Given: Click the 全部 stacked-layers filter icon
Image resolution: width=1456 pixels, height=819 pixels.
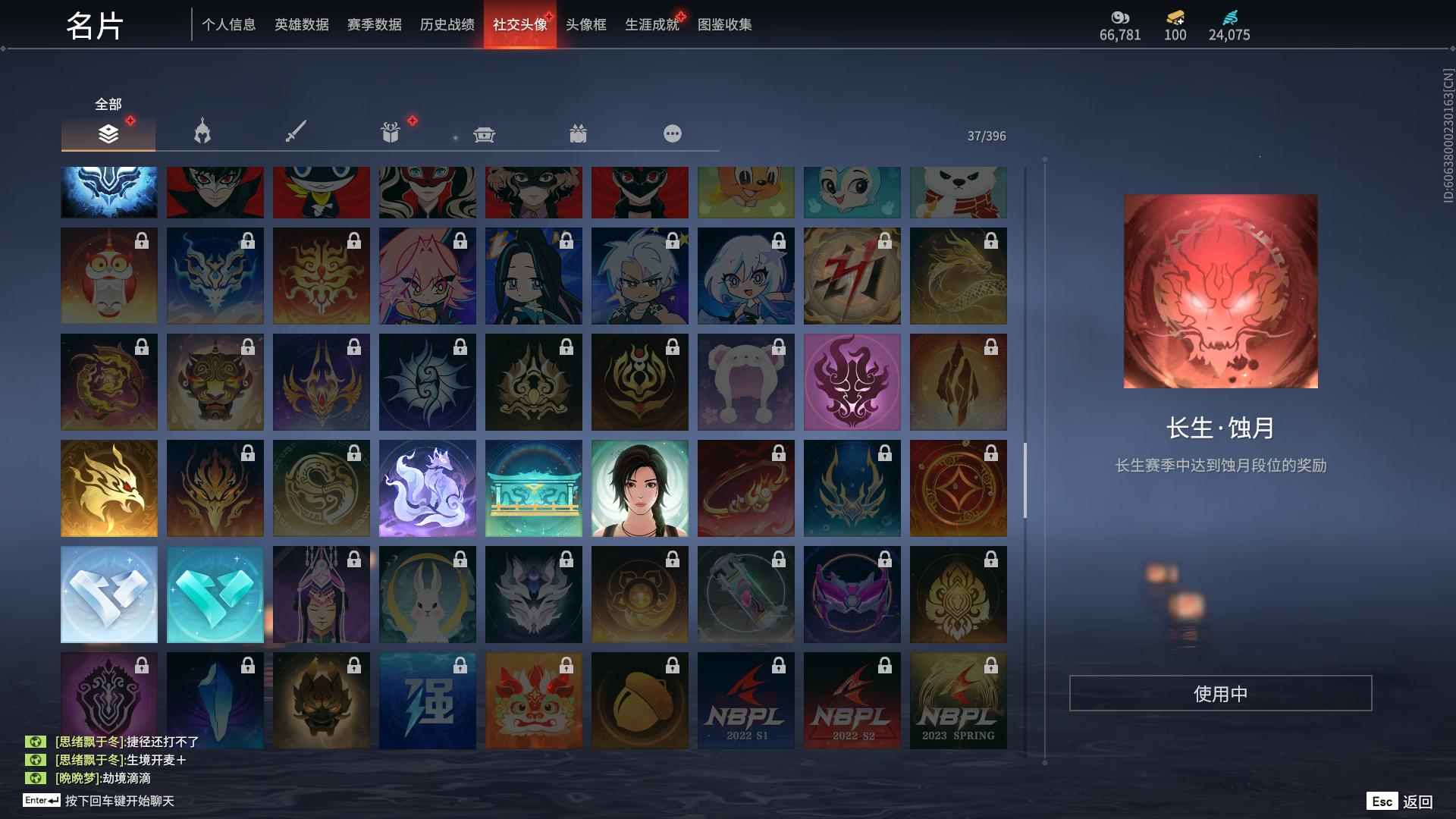Looking at the screenshot, I should pyautogui.click(x=108, y=133).
